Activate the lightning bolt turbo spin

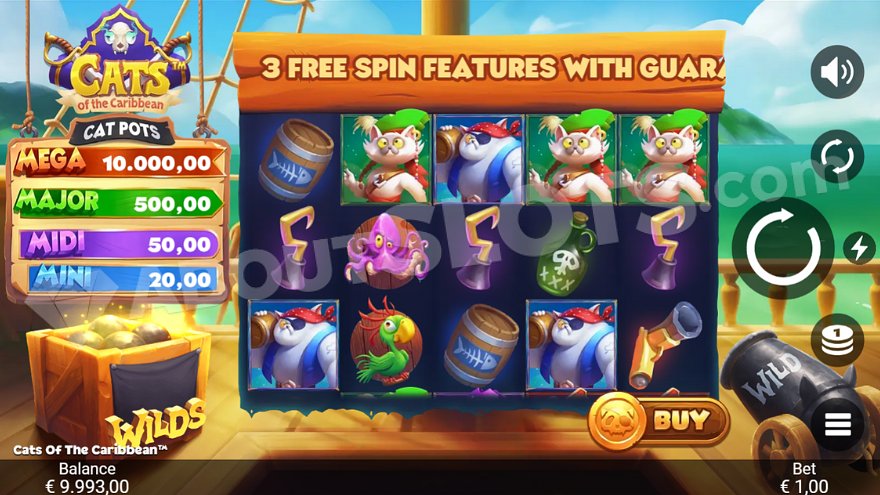[x=858, y=247]
